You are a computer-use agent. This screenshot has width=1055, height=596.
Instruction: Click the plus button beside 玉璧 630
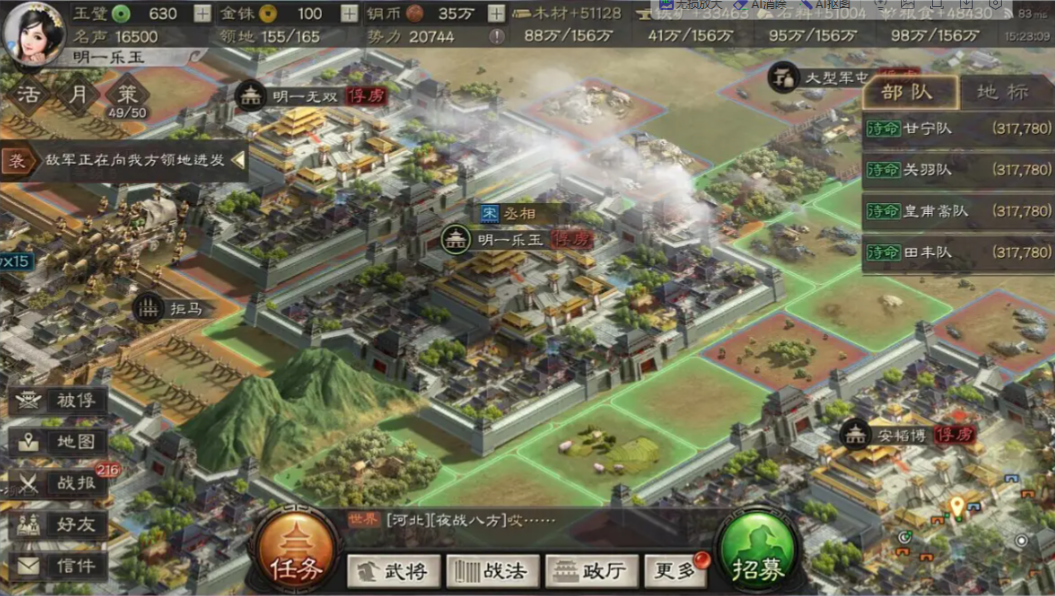pyautogui.click(x=202, y=14)
